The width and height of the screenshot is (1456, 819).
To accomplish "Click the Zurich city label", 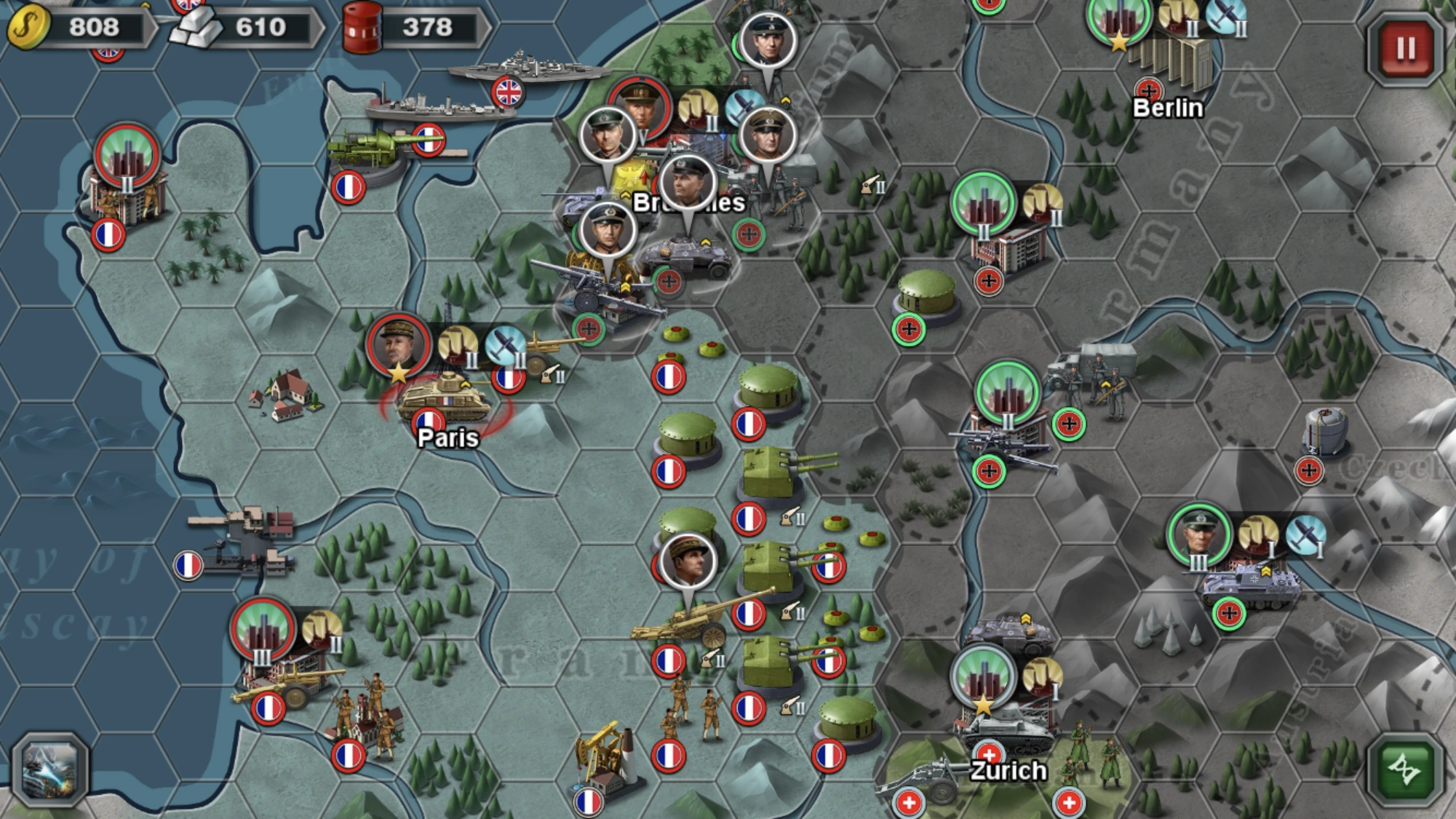I will [x=1008, y=769].
